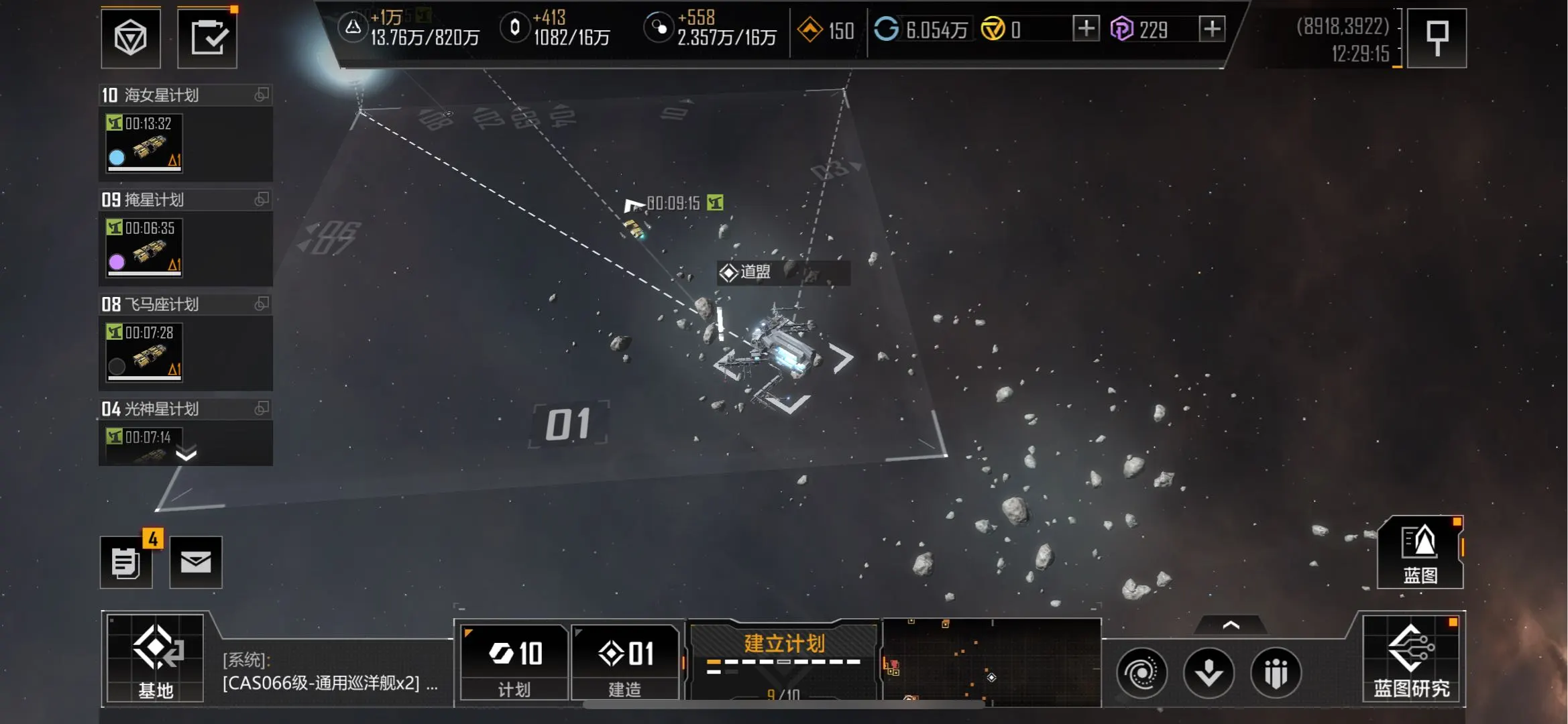The width and height of the screenshot is (1568, 724).
Task: Add purple crystal currency with the plus button
Action: [x=1211, y=29]
